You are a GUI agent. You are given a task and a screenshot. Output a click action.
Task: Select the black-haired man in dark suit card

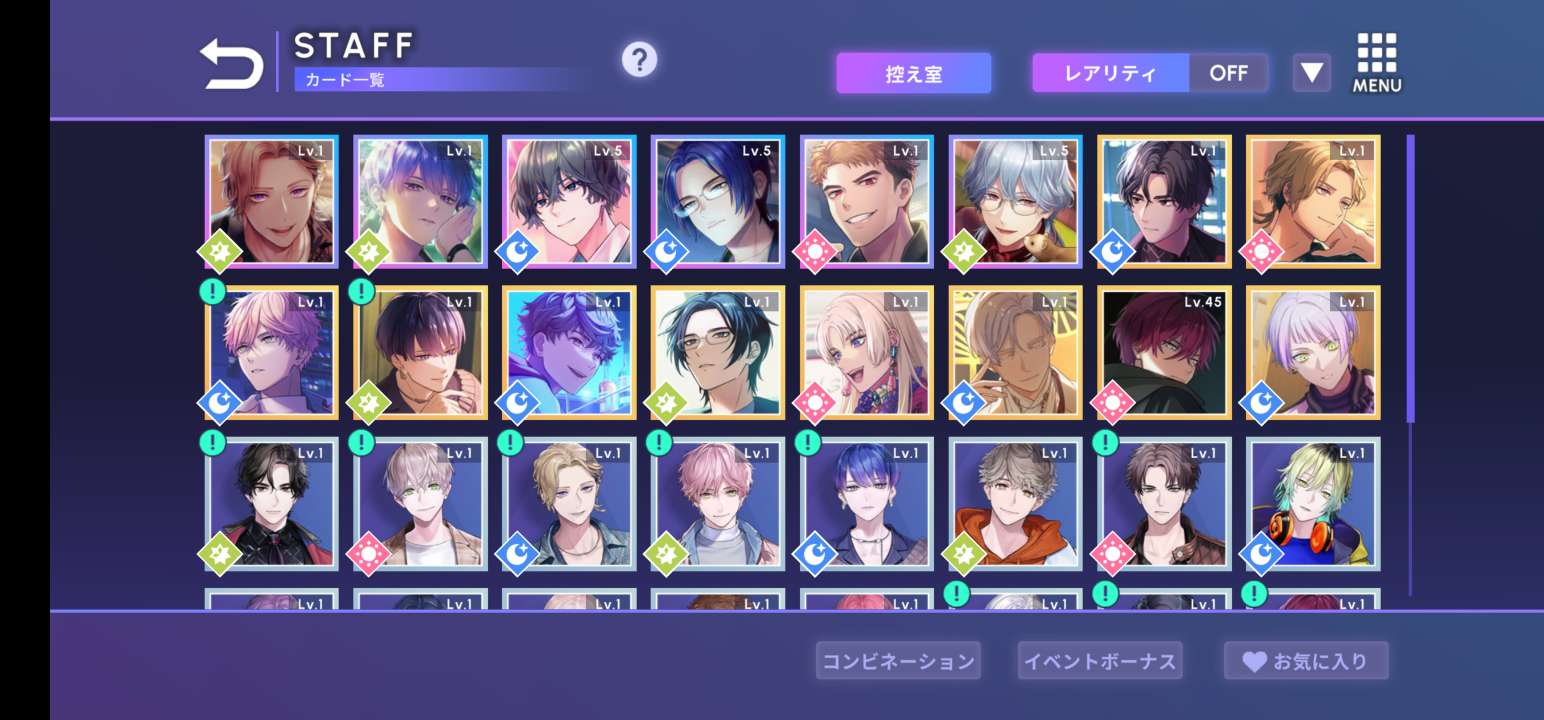[272, 503]
